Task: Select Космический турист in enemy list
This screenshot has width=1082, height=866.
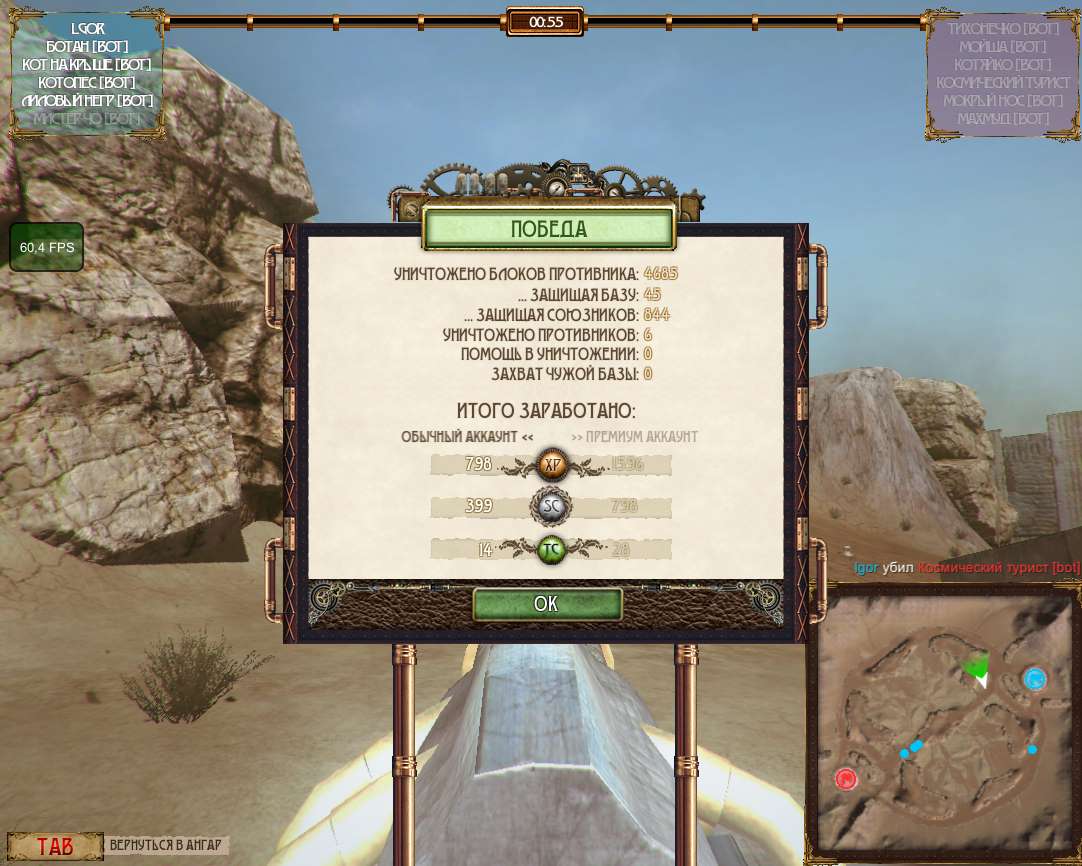Action: [x=1002, y=82]
